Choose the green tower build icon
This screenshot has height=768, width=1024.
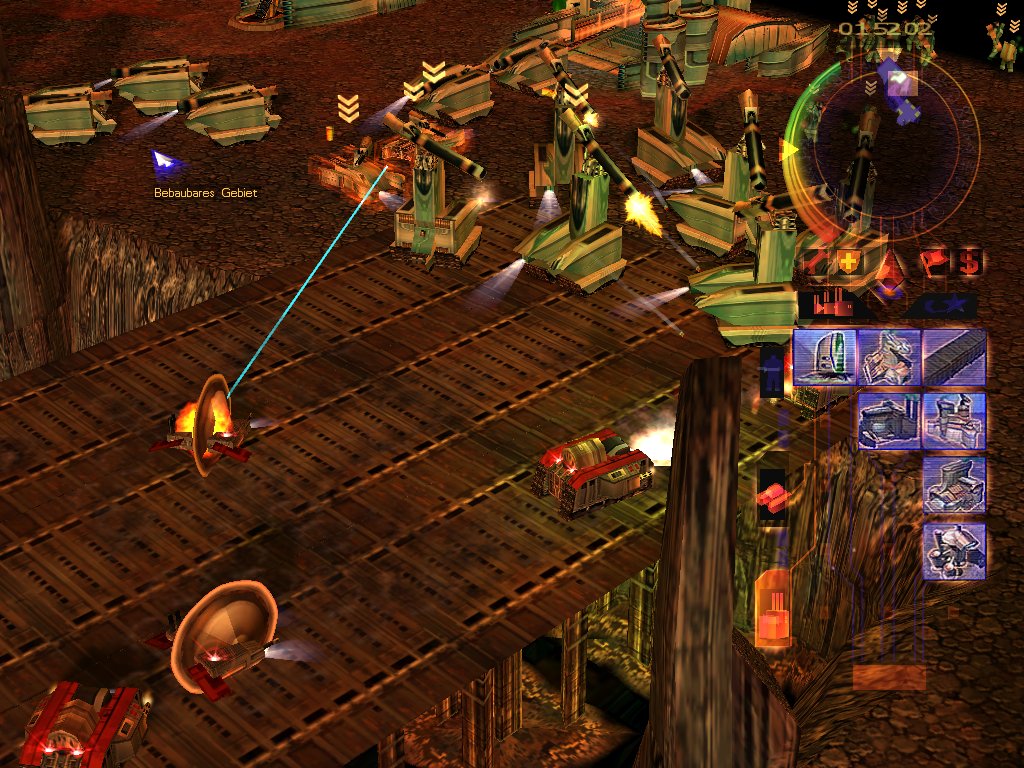(823, 357)
